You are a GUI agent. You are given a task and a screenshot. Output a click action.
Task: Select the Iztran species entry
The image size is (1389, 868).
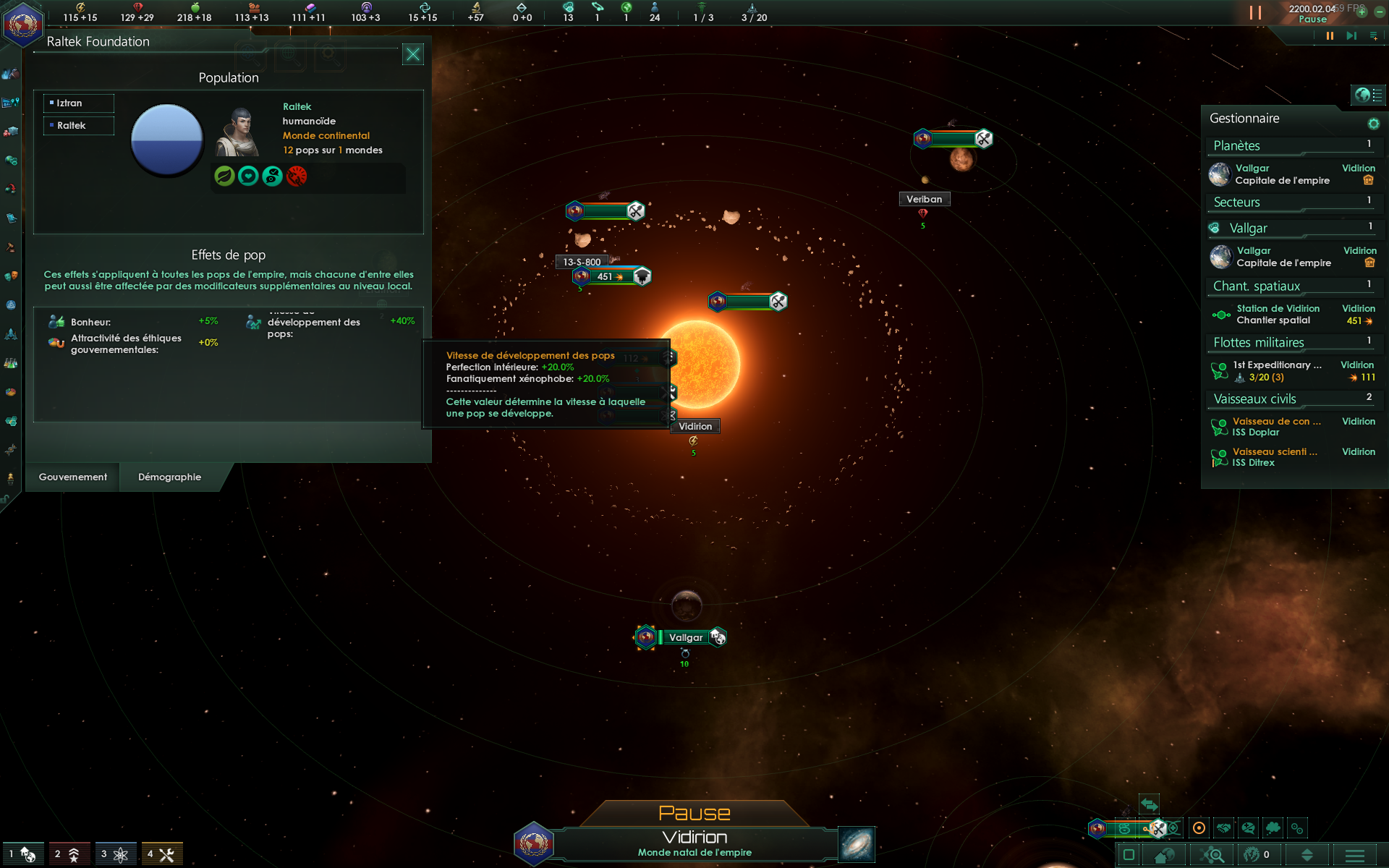click(78, 103)
